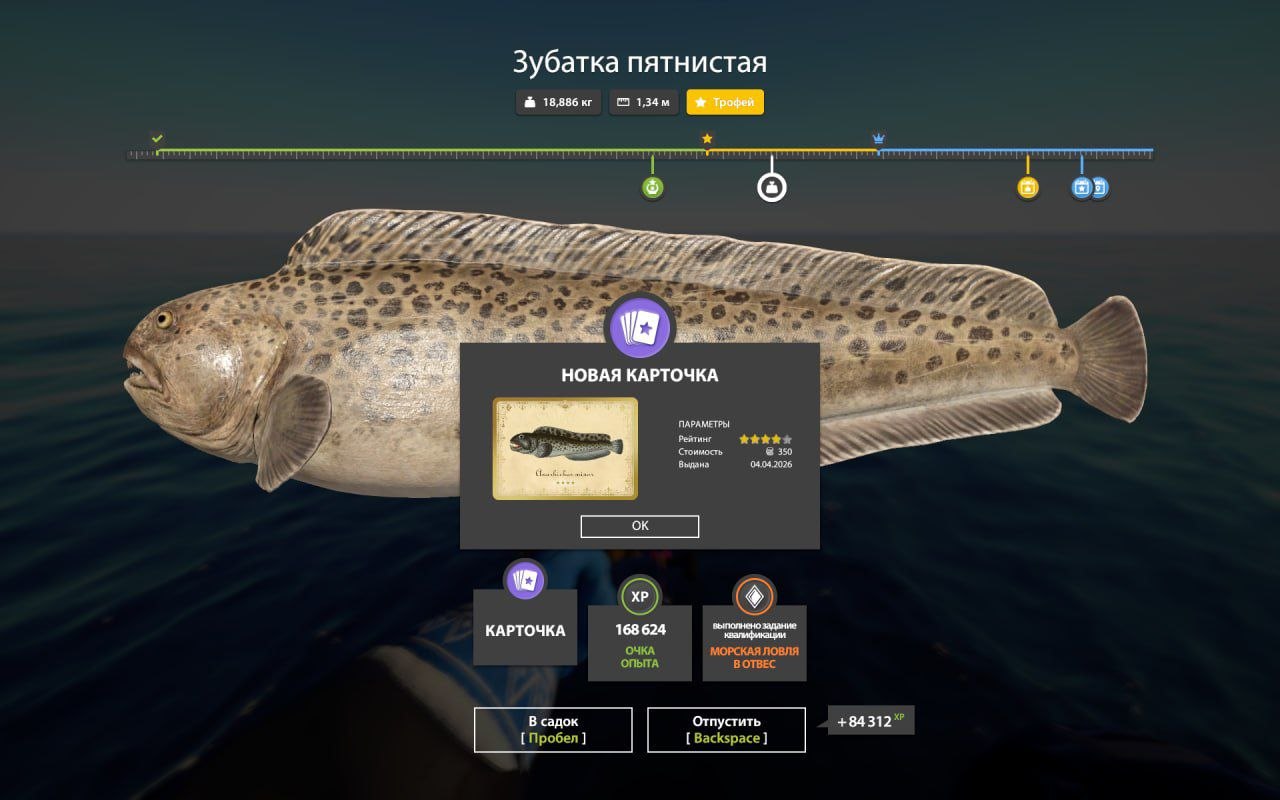Click the blue crown marker on the scale
The width and height of the screenshot is (1280, 800).
coord(879,137)
